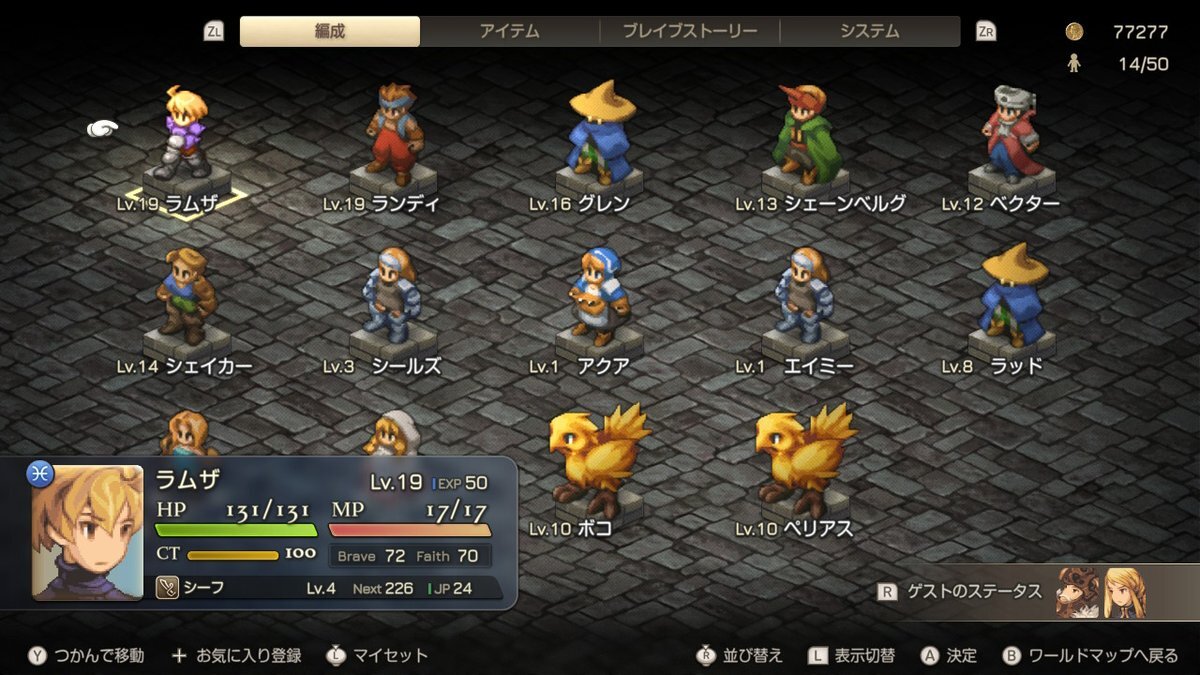Open the システム tab
Viewport: 1200px width, 675px height.
coord(869,31)
